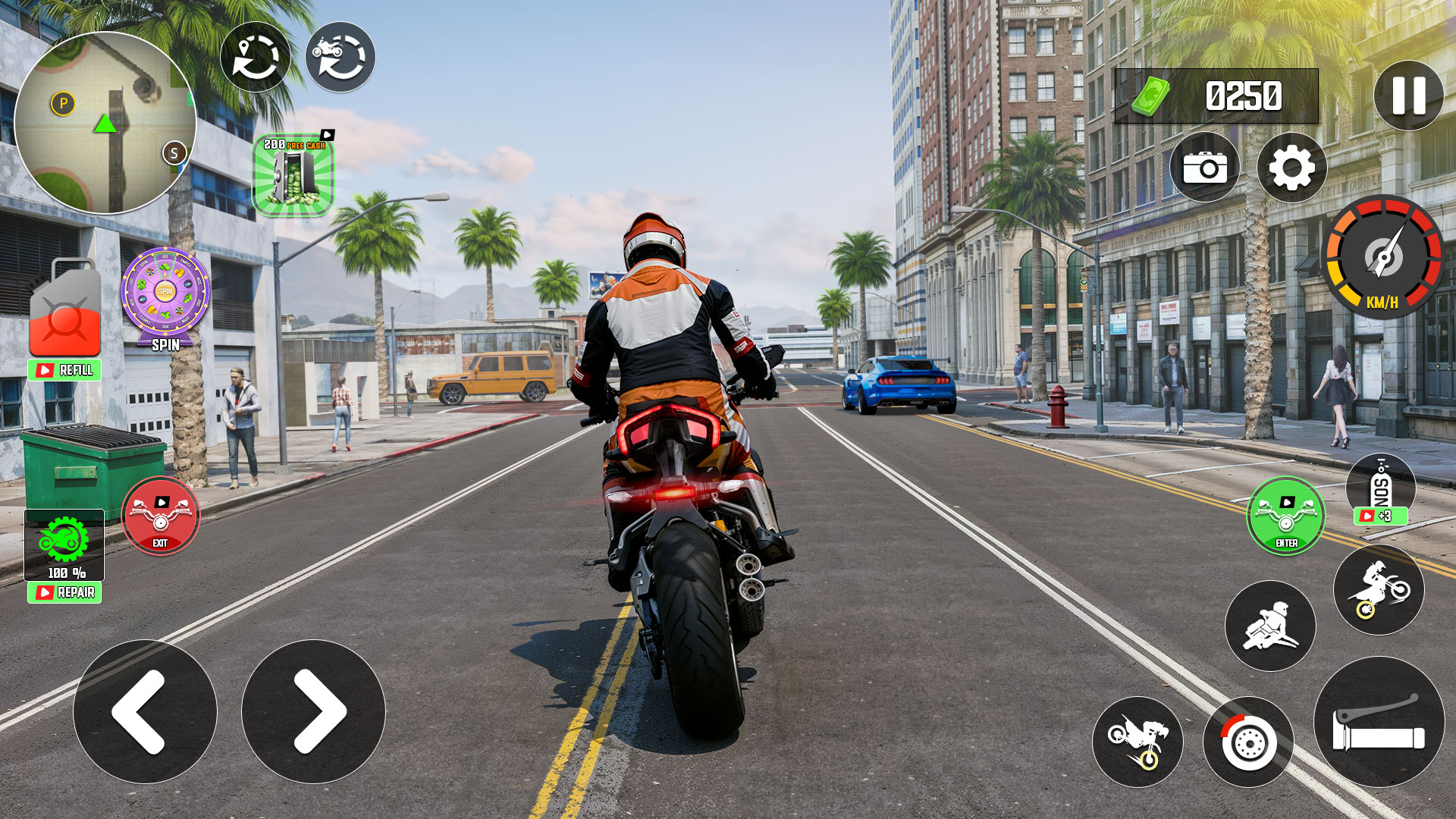Claim the 200 free cash safe
Viewport: 1456px width, 819px height.
[293, 175]
